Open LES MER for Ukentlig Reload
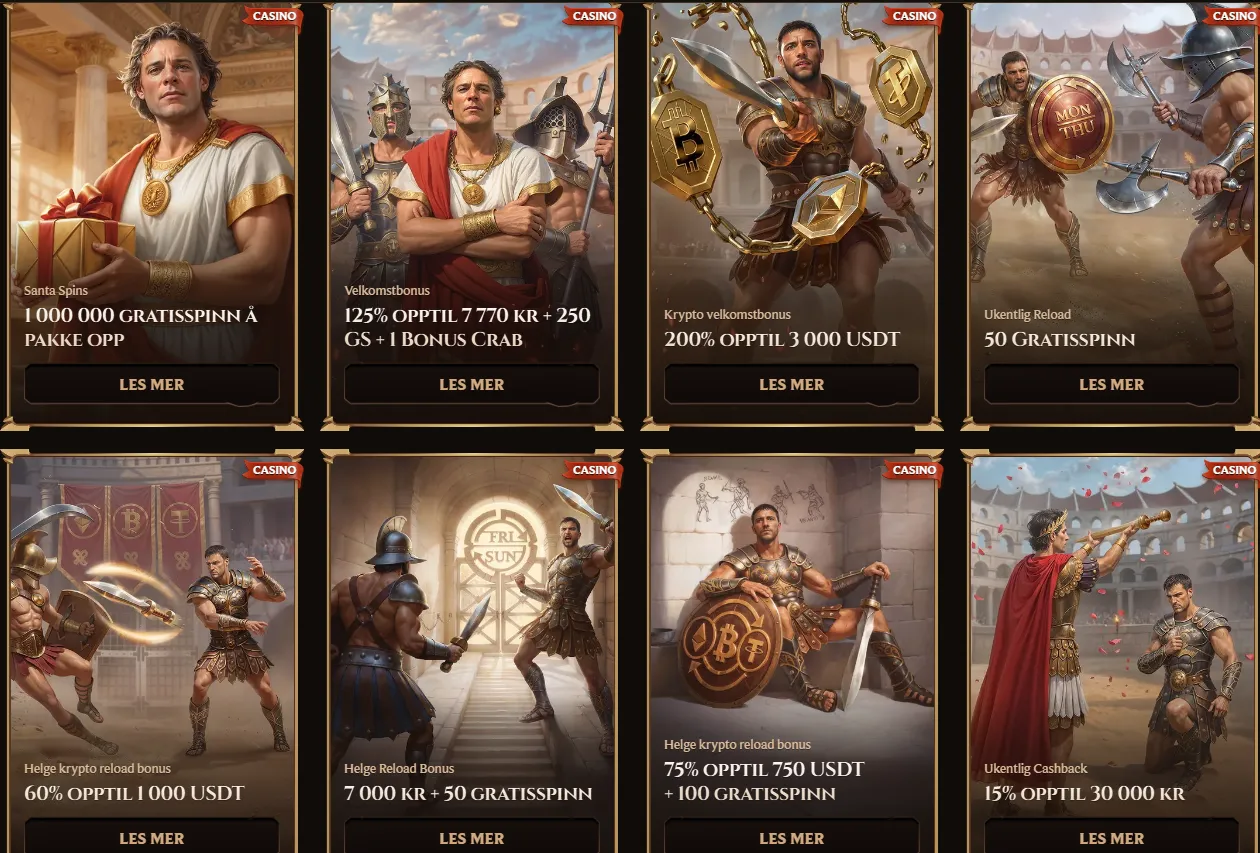Screen dimensions: 1260x853 pos(1112,384)
